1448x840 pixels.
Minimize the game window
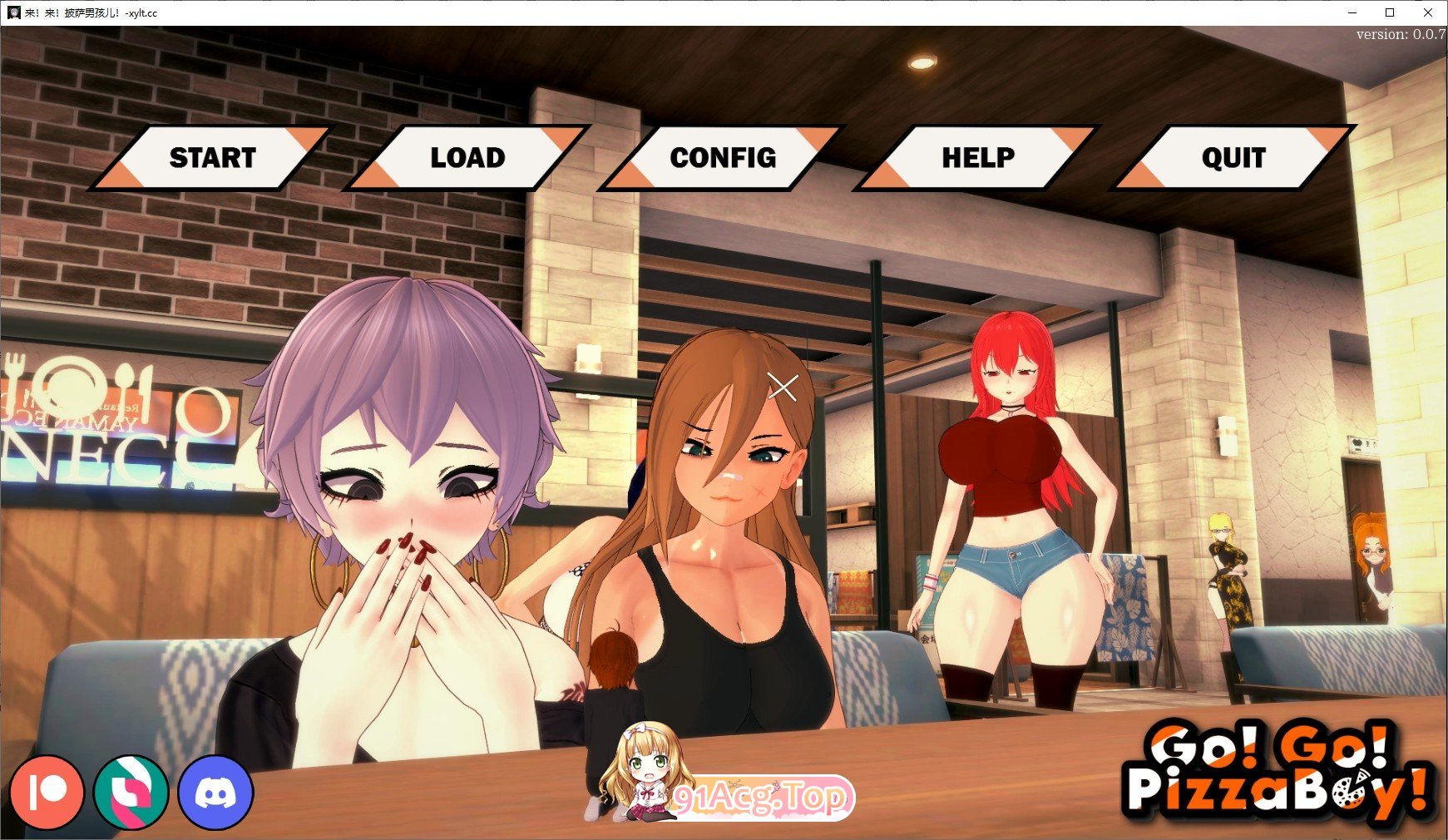click(1352, 12)
